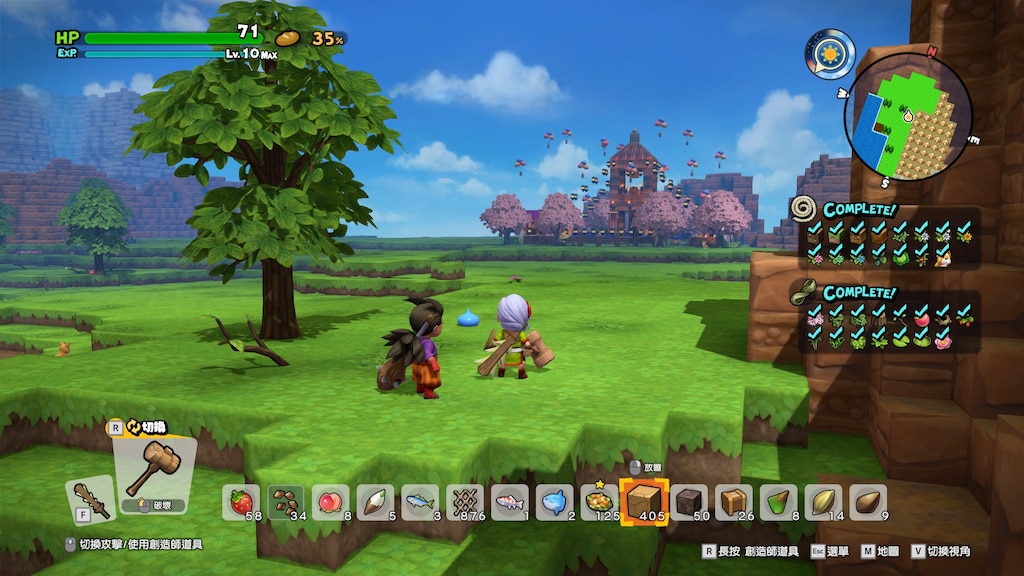Select the dark brown seed slot
This screenshot has width=1024, height=576.
click(868, 501)
